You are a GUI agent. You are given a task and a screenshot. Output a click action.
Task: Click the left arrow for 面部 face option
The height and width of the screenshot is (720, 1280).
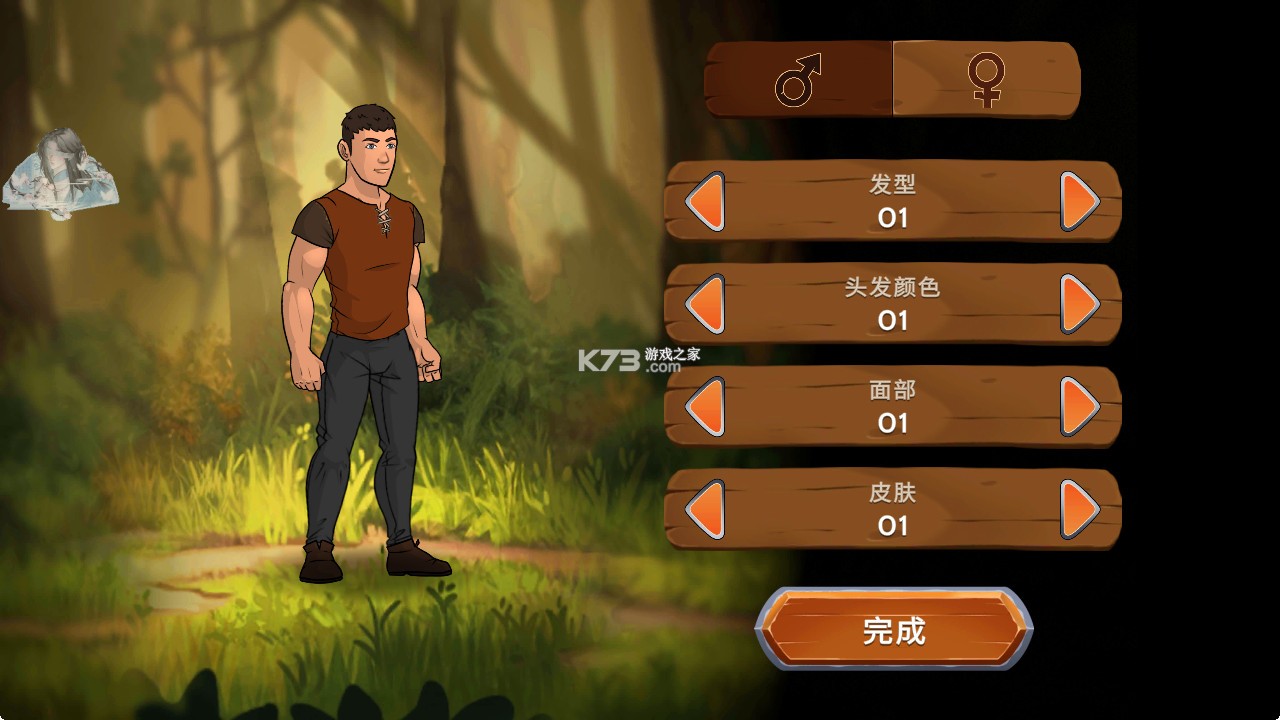click(x=705, y=408)
